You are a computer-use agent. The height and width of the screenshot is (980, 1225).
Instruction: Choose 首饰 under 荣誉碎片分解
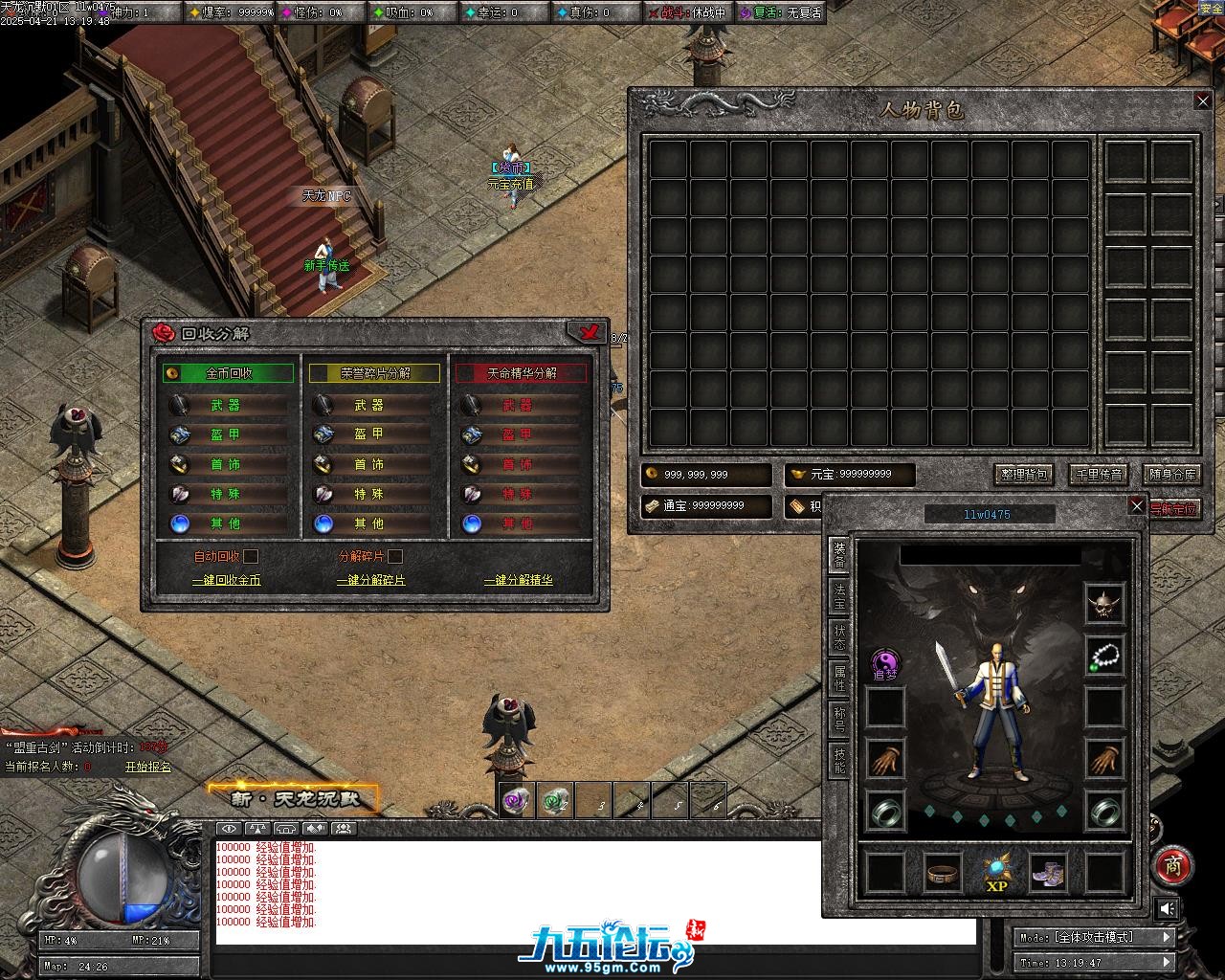click(x=368, y=465)
